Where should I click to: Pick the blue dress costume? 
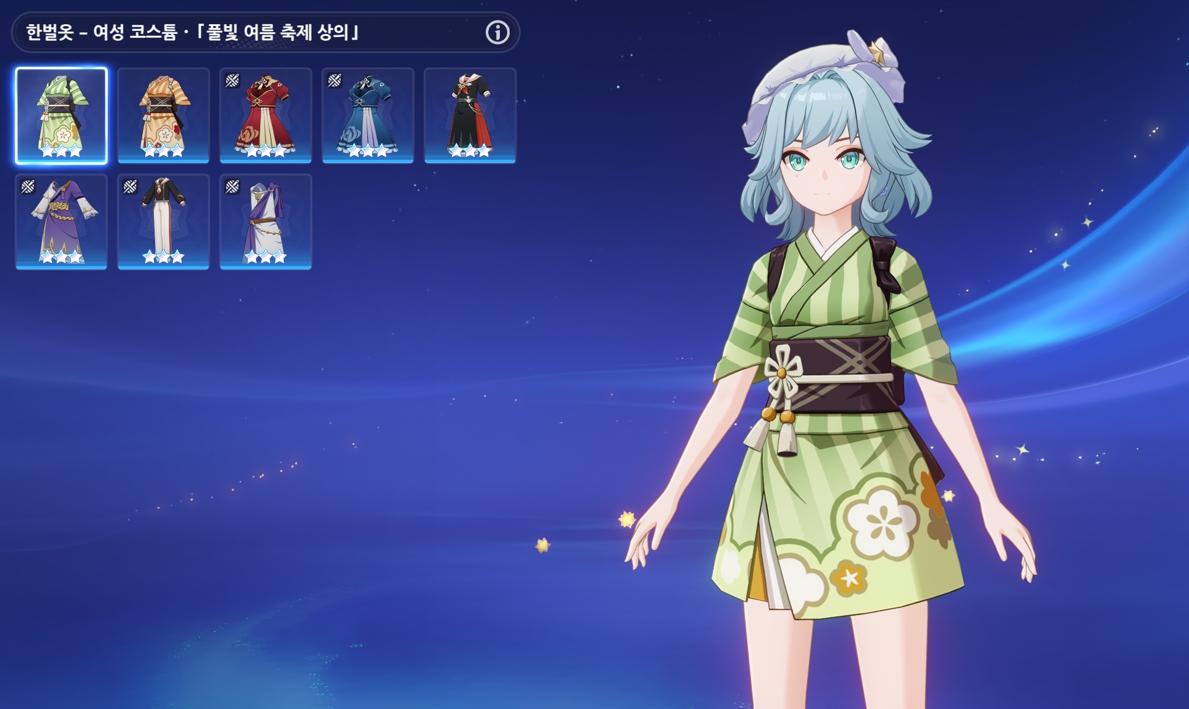(368, 115)
